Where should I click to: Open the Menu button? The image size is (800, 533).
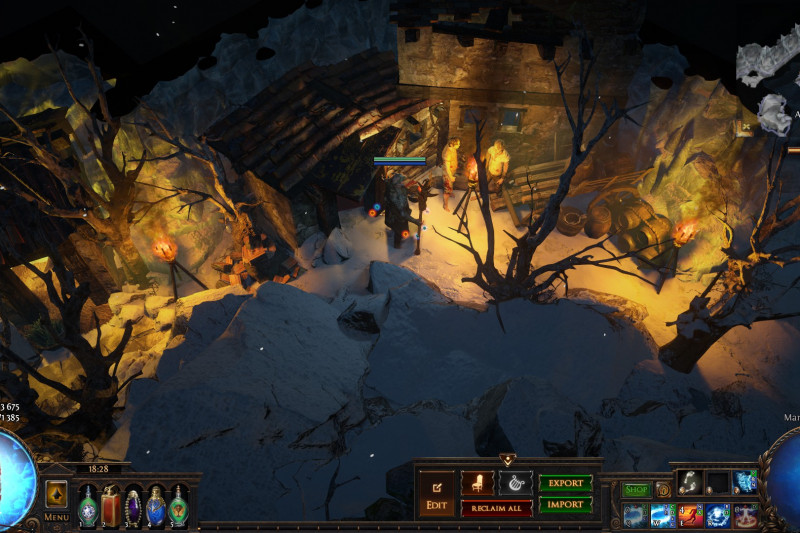pos(56,517)
